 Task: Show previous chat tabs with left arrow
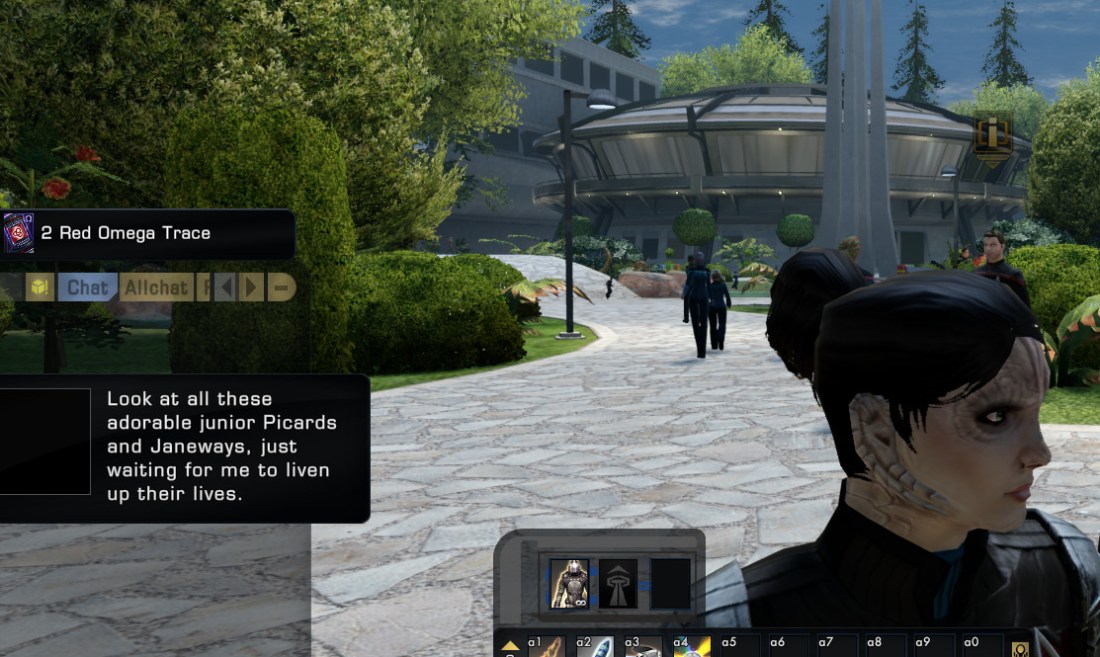tap(227, 288)
